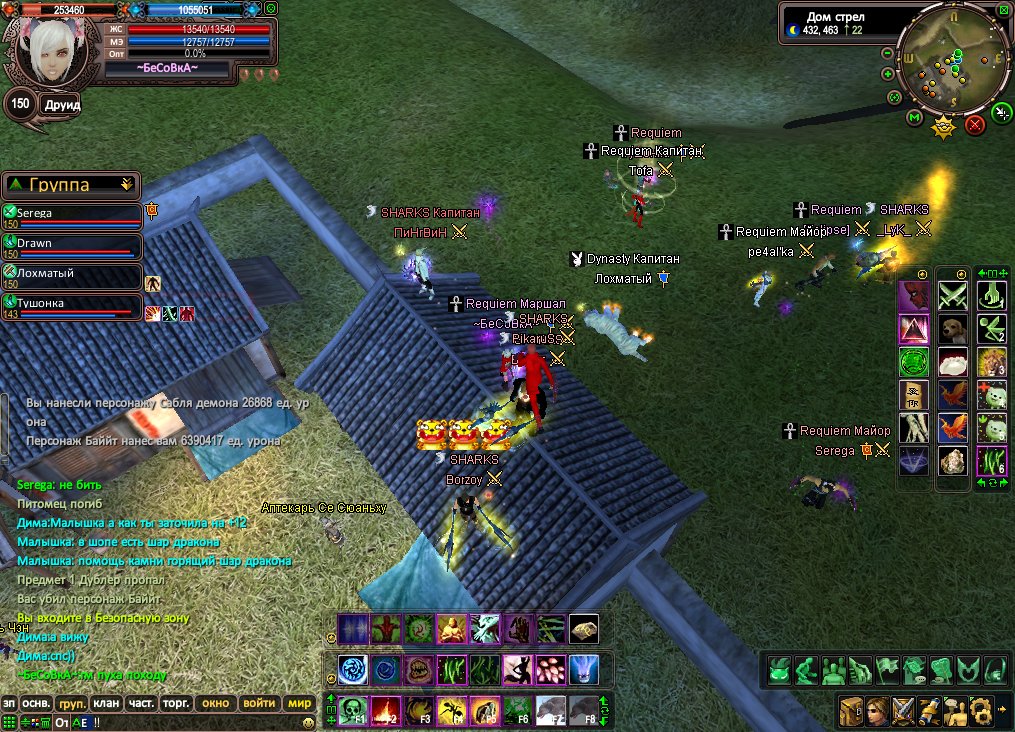Viewport: 1015px width, 732px height.
Task: Click the red crossed-swords PK mode button
Action: (x=975, y=125)
